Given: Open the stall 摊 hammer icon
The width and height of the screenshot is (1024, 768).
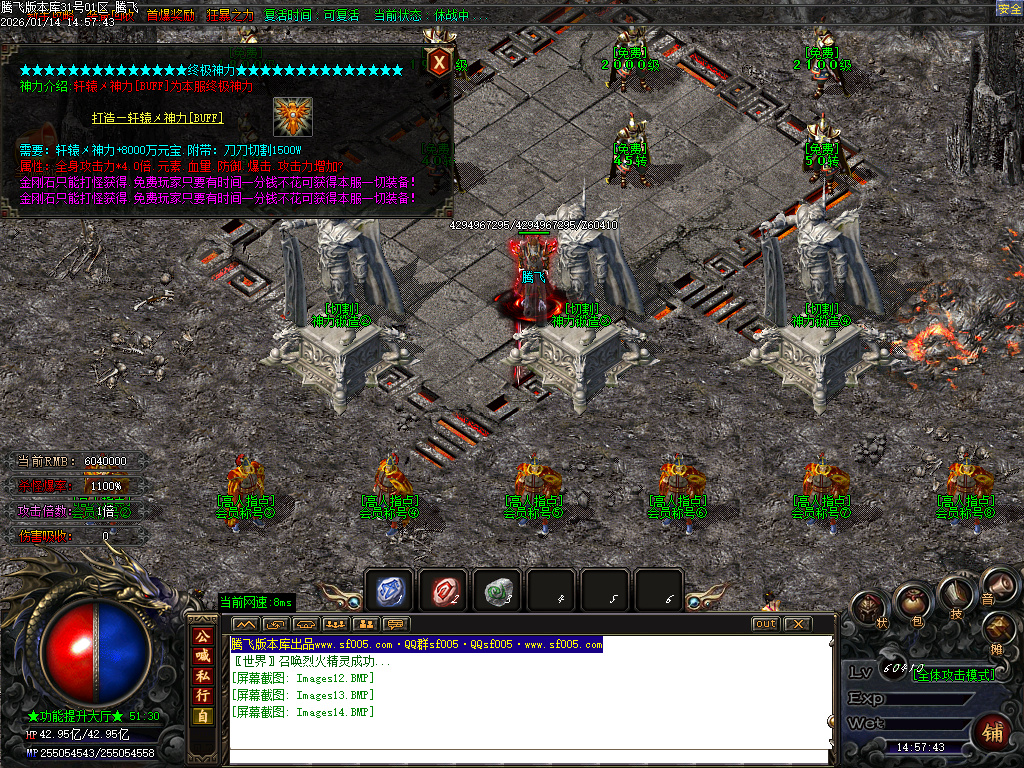Looking at the screenshot, I should [x=998, y=630].
